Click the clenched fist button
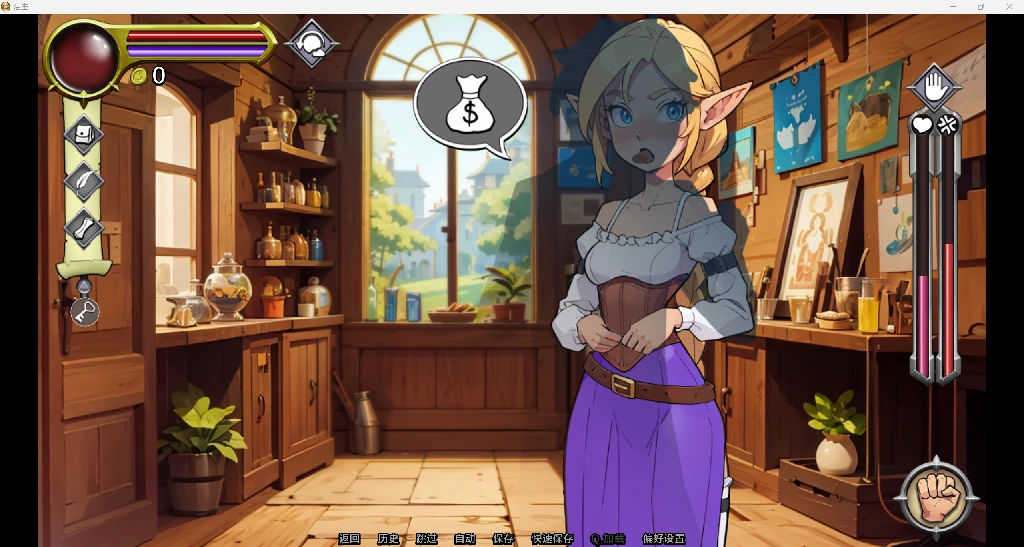The height and width of the screenshot is (547, 1024). 935,497
